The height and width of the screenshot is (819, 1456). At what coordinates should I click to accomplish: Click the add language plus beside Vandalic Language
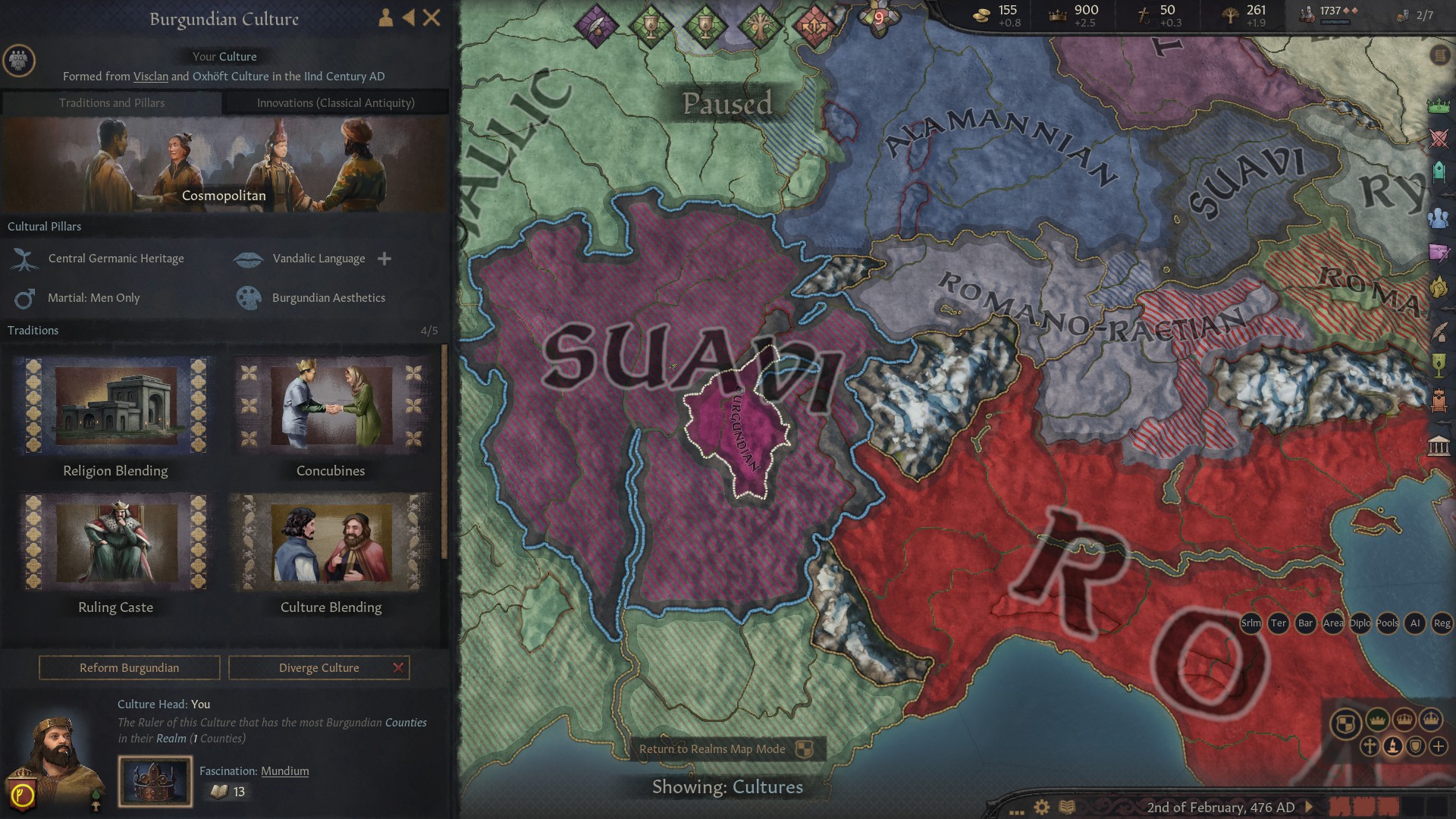384,259
